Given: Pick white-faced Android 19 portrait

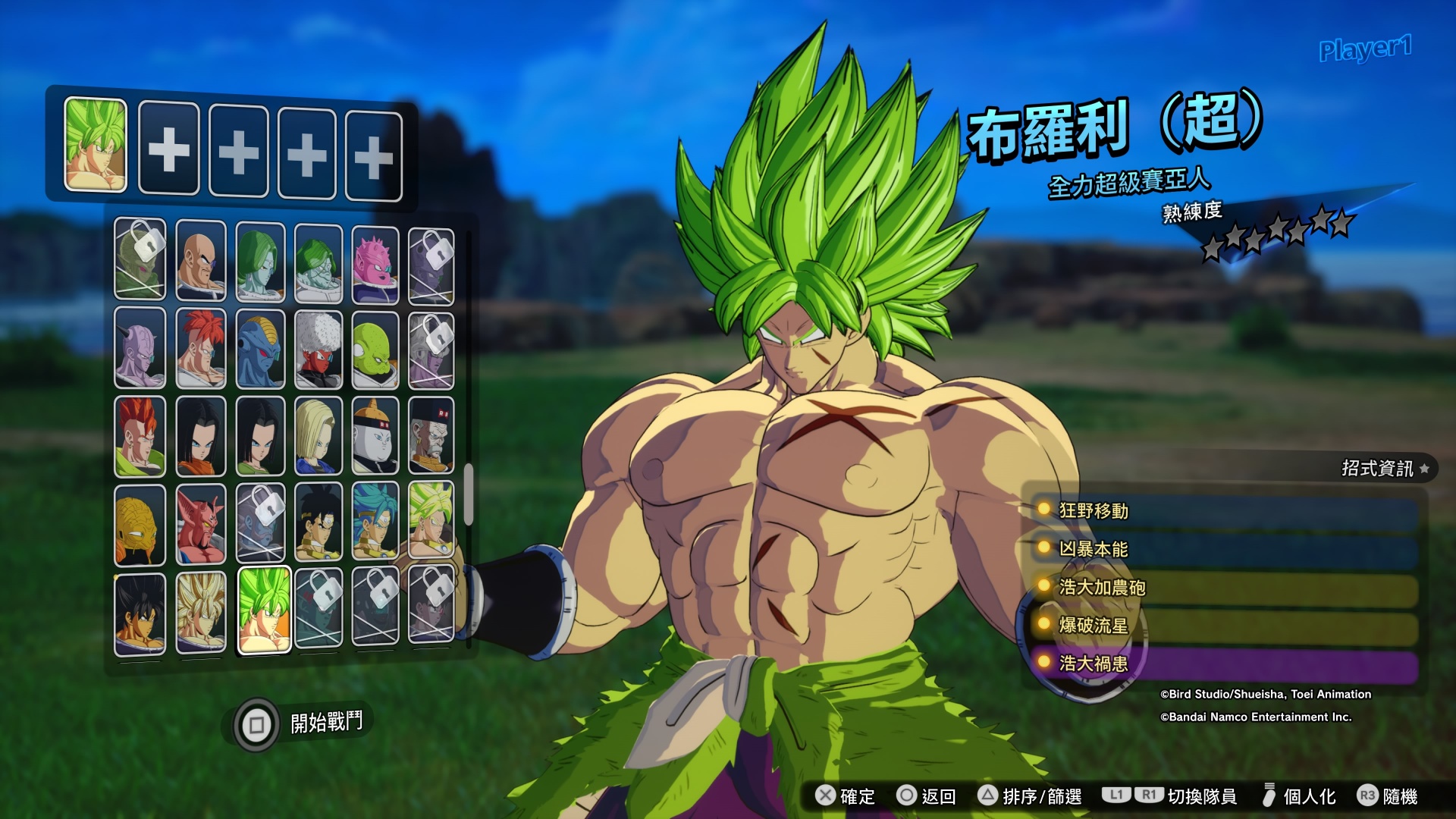Looking at the screenshot, I should point(375,436).
